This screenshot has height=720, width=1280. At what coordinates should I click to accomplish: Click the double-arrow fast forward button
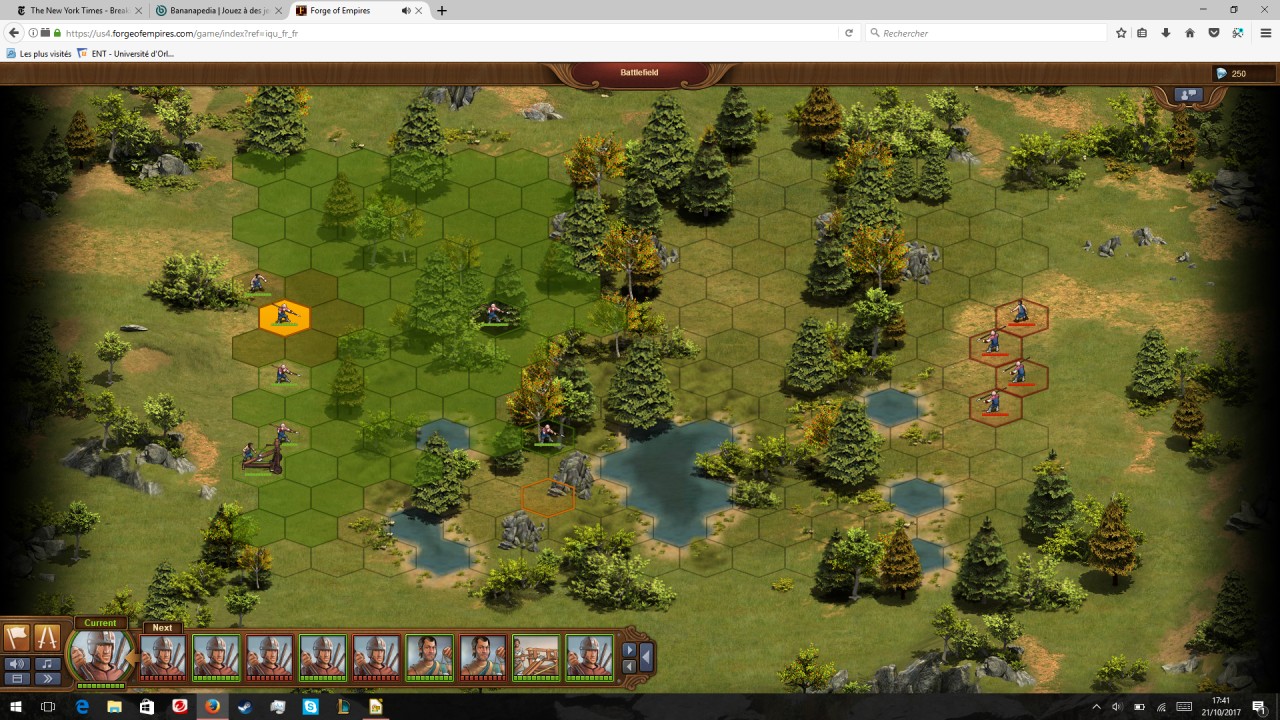47,678
